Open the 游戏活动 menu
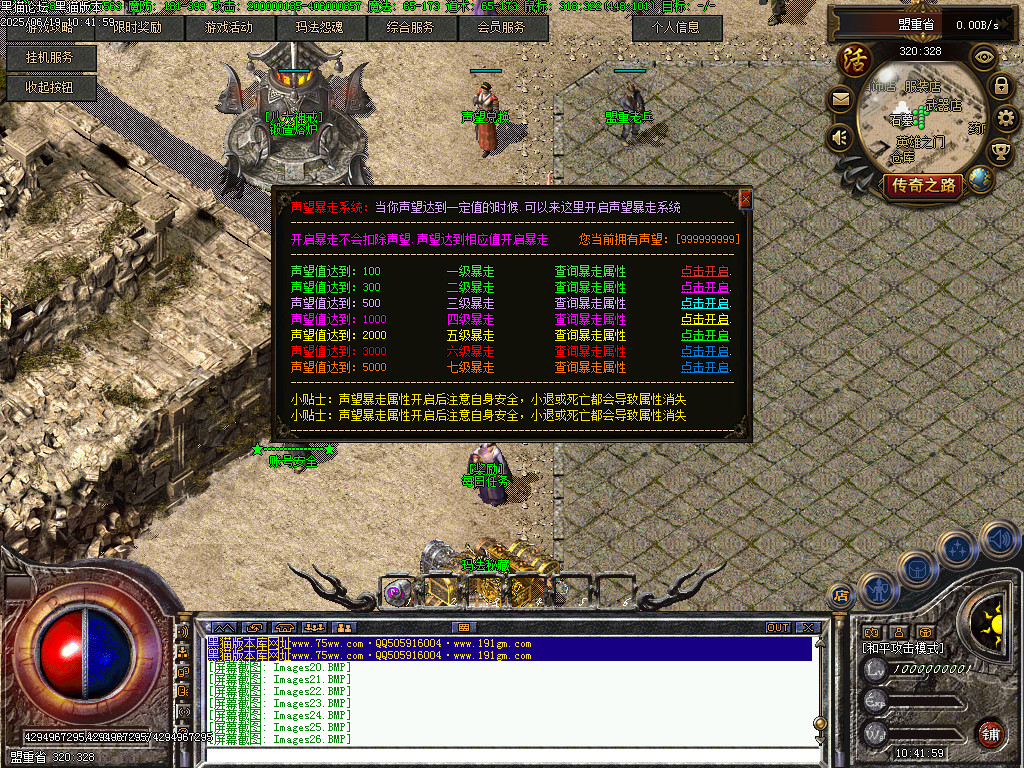This screenshot has height=768, width=1024. [229, 28]
